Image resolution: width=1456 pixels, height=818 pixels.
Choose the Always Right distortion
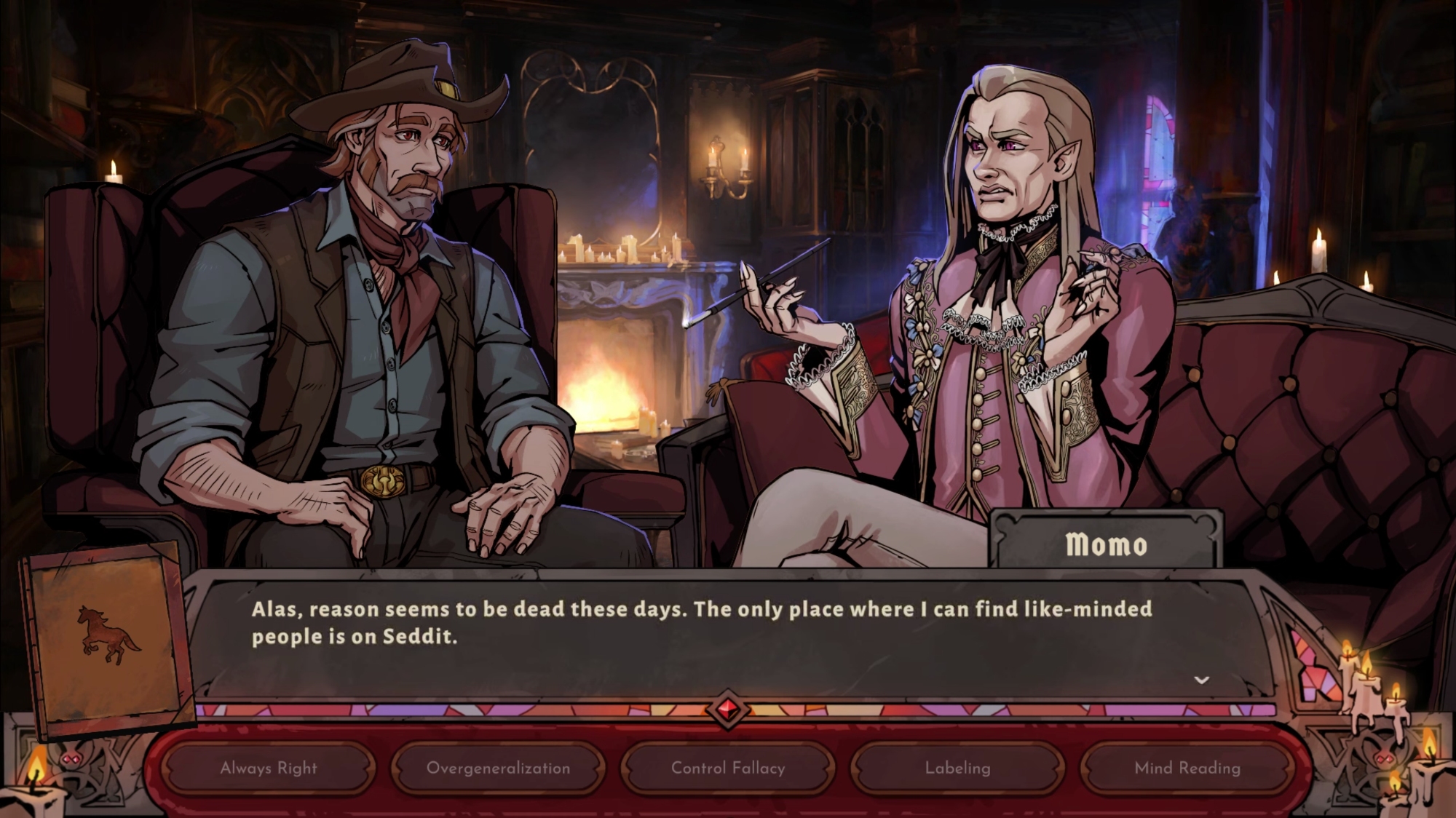[269, 768]
